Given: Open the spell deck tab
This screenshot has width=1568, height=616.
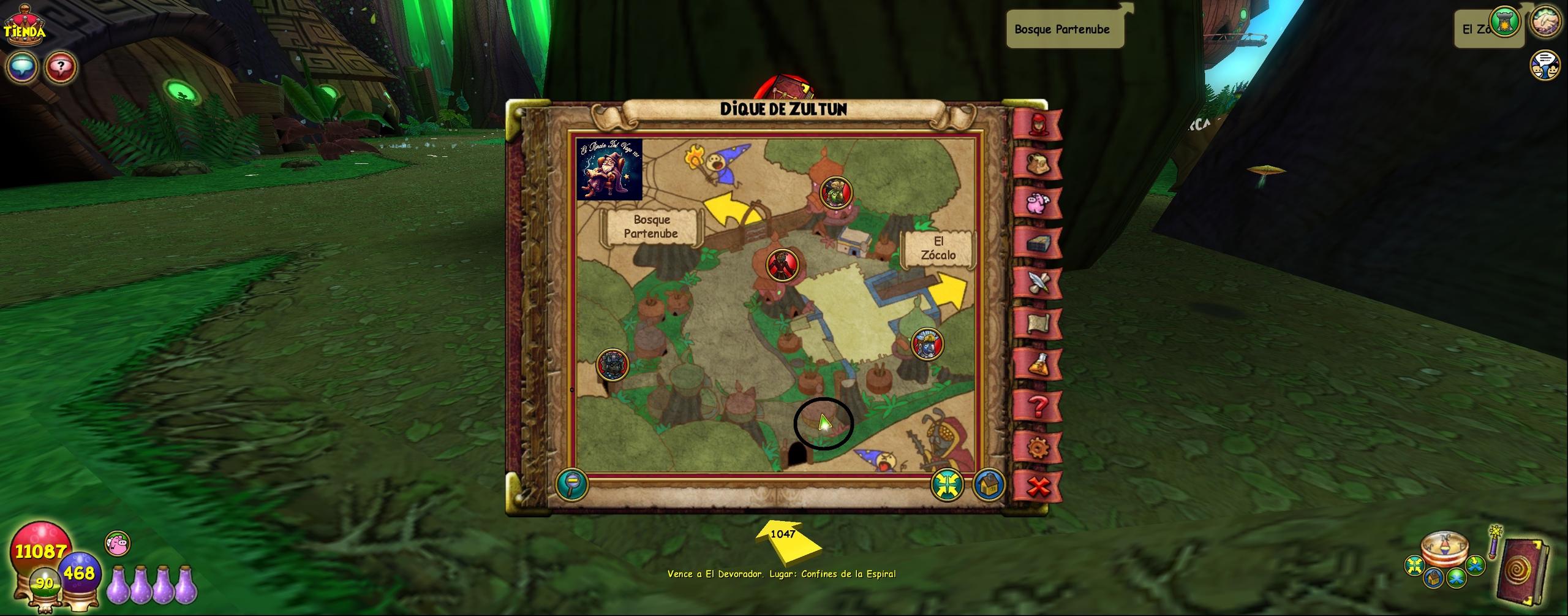Looking at the screenshot, I should [x=1038, y=243].
